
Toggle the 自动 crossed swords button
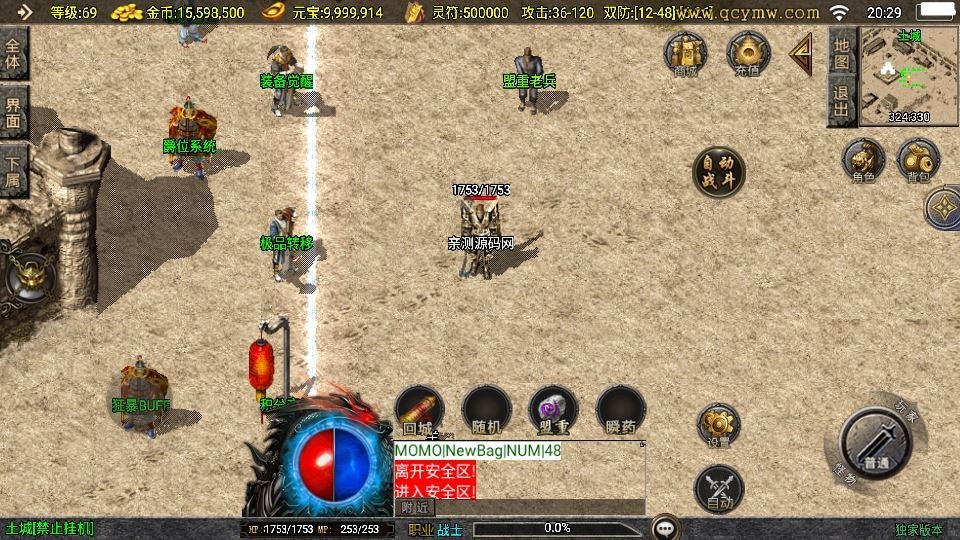(x=718, y=489)
